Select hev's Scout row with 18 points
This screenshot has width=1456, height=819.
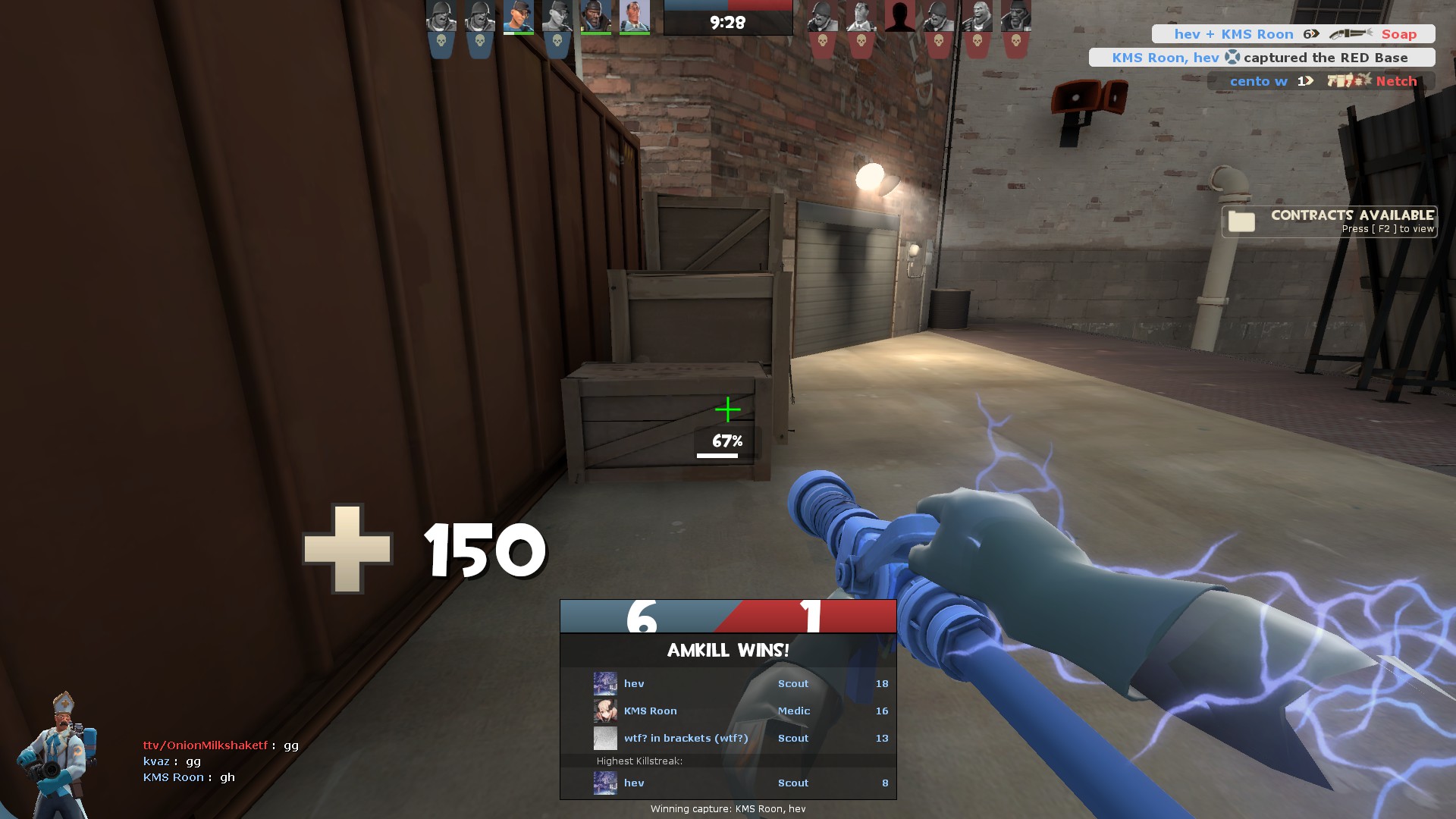[728, 683]
